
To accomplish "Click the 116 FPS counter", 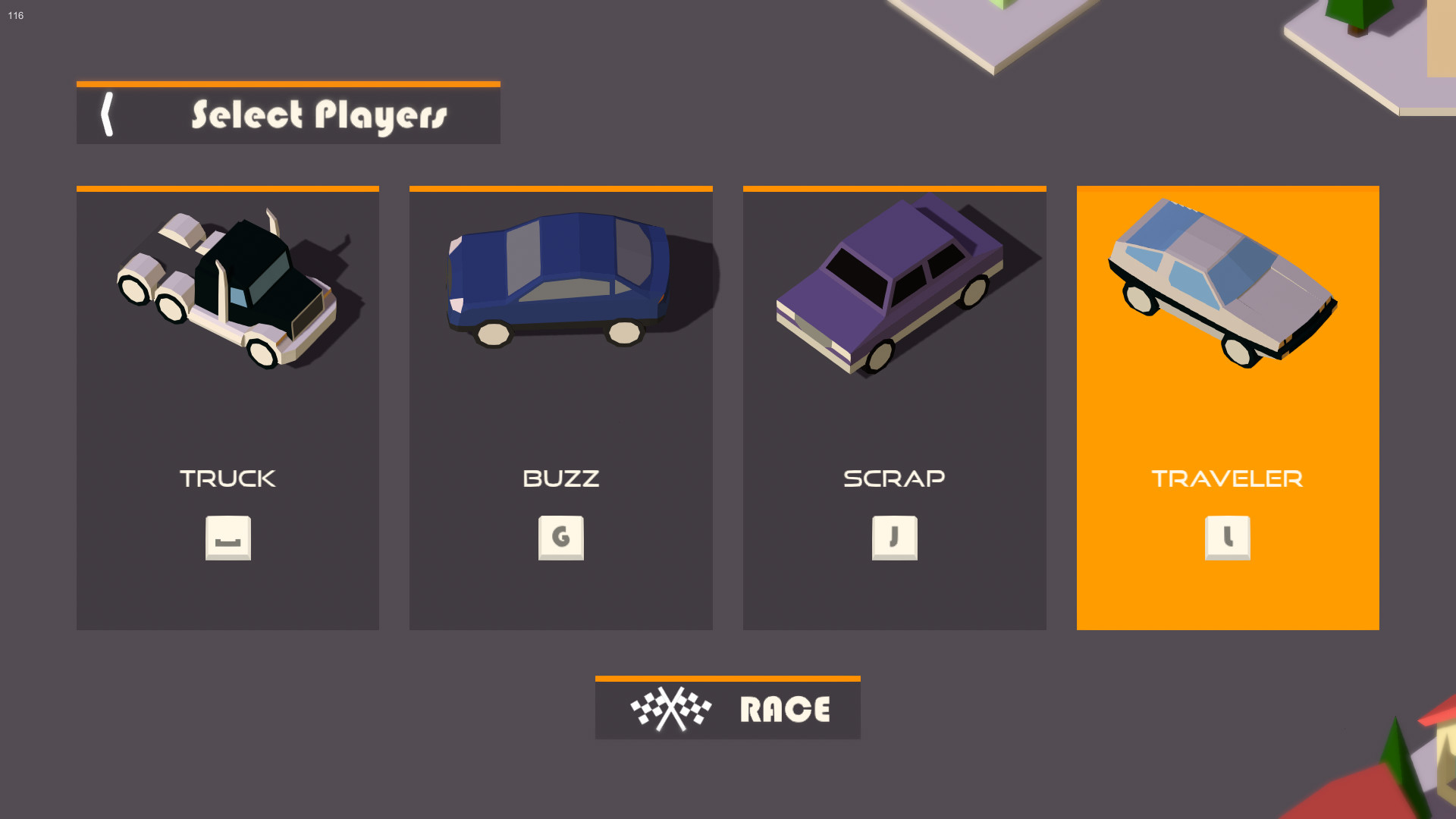I will (x=15, y=15).
